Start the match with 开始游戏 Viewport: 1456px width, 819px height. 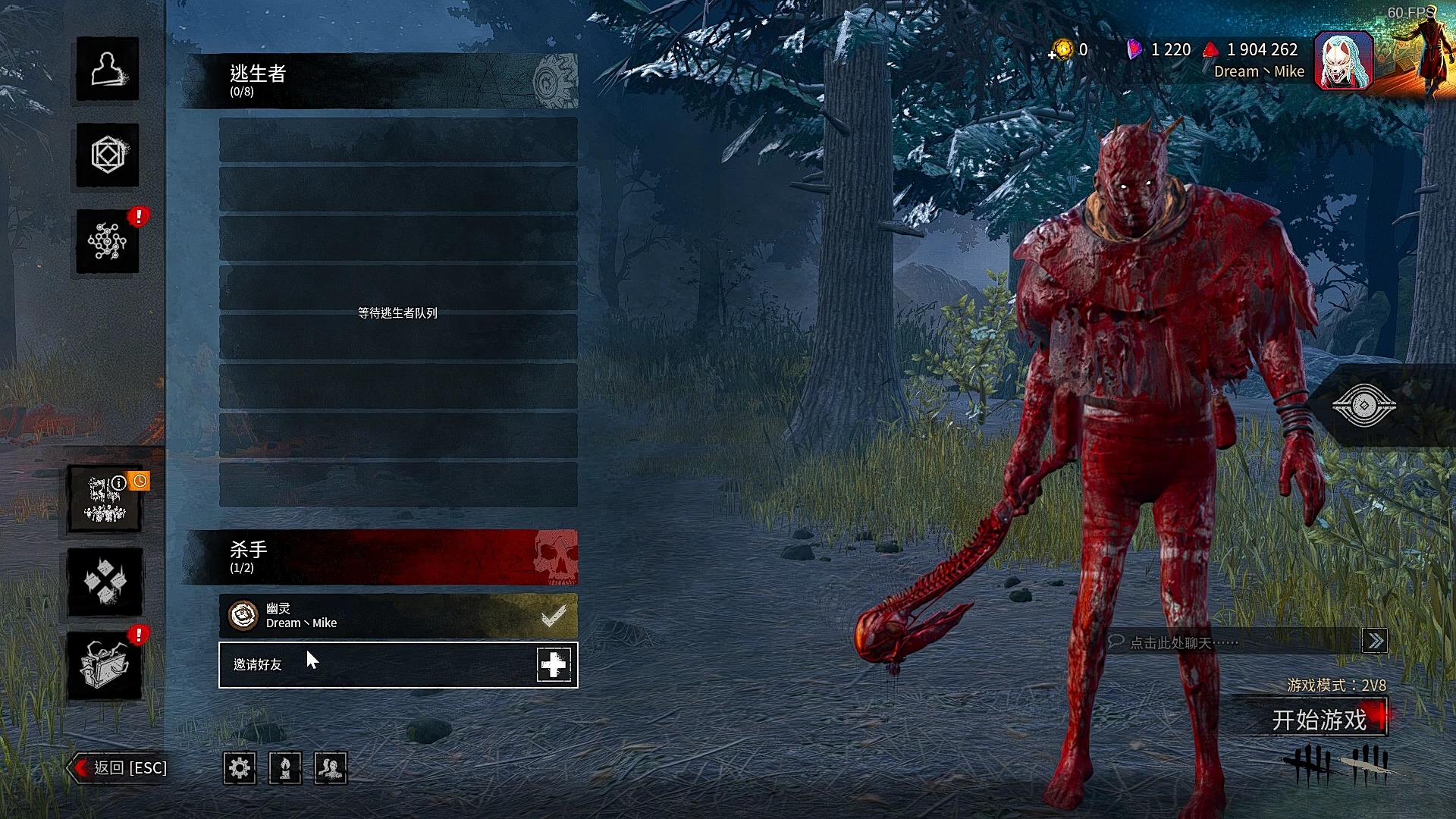click(1319, 719)
